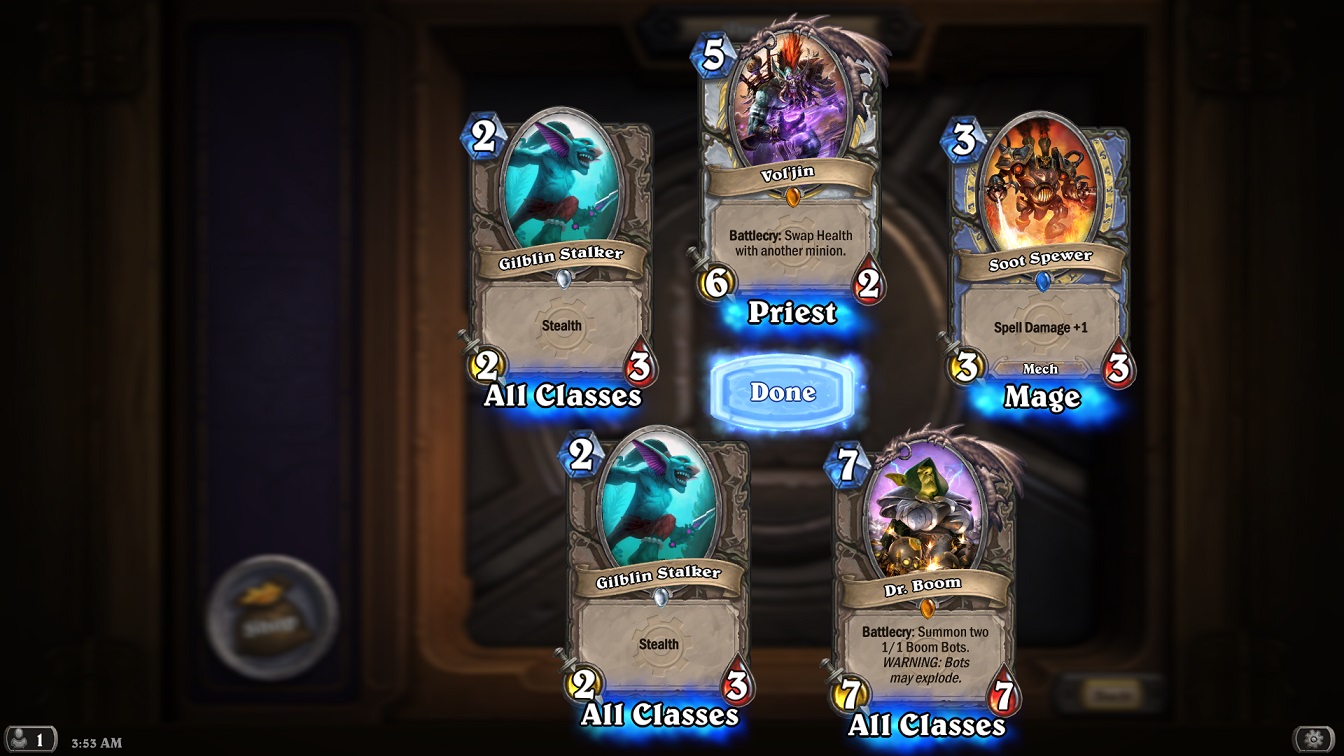The width and height of the screenshot is (1344, 756).
Task: Select the Vol'jin card portrait
Action: click(x=789, y=100)
